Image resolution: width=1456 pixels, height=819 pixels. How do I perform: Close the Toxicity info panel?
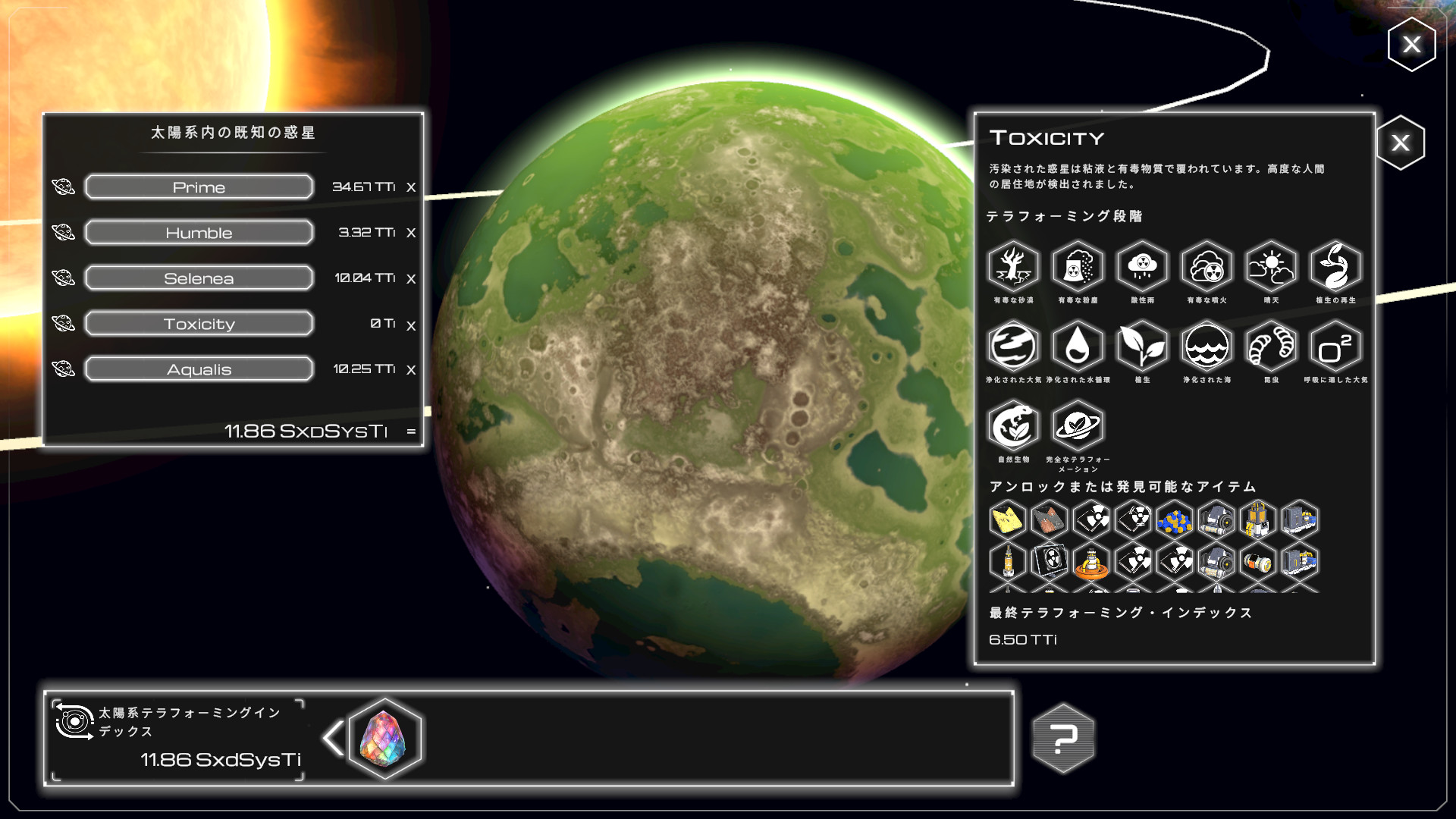pyautogui.click(x=1400, y=143)
